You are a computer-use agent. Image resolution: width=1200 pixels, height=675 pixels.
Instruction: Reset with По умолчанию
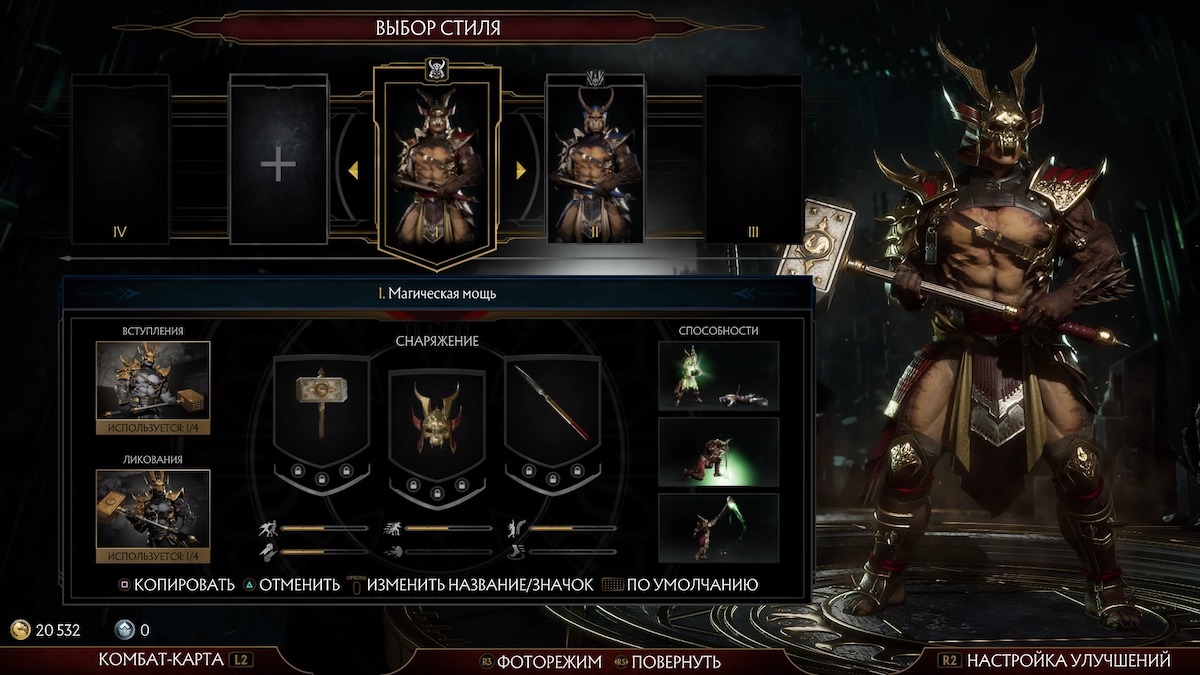pyautogui.click(x=691, y=585)
